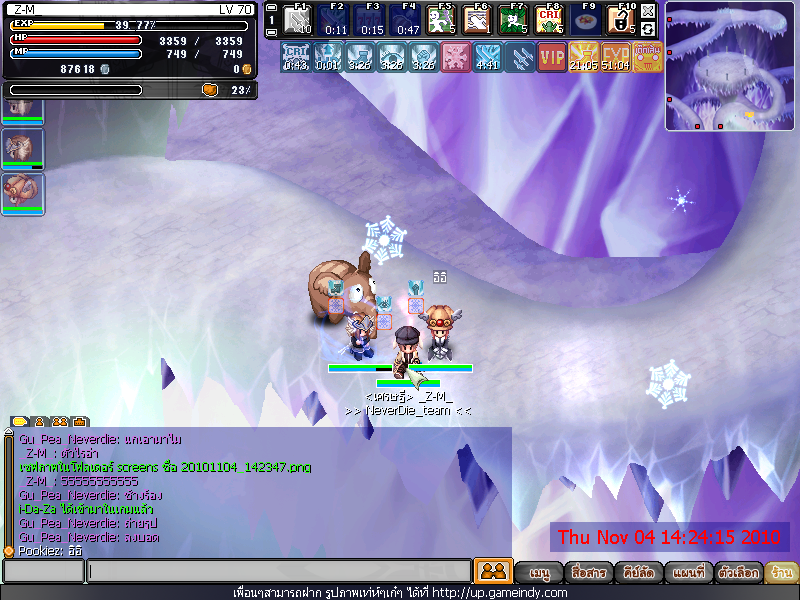The image size is (800, 600).
Task: Use the F1 hotbar skill slot
Action: [x=296, y=20]
